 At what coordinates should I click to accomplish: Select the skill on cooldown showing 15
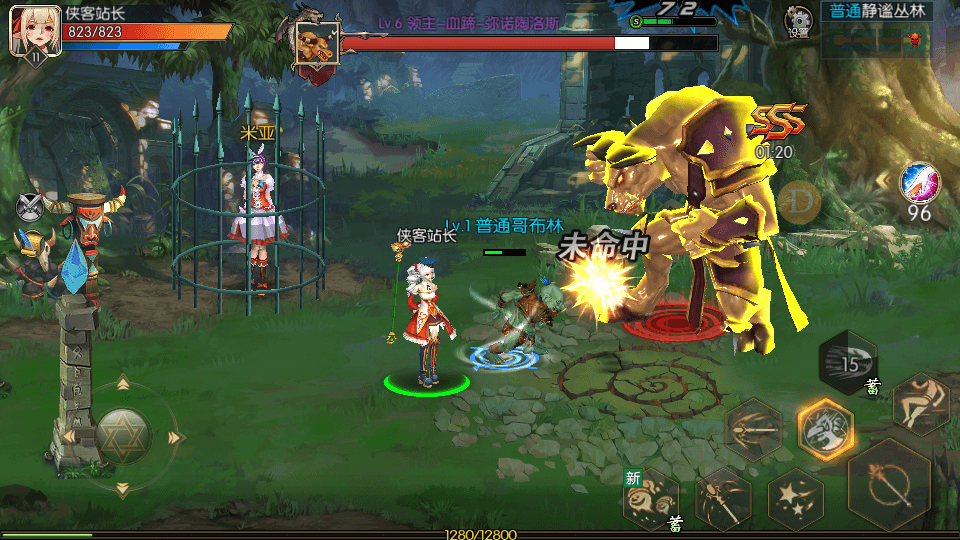pos(849,362)
